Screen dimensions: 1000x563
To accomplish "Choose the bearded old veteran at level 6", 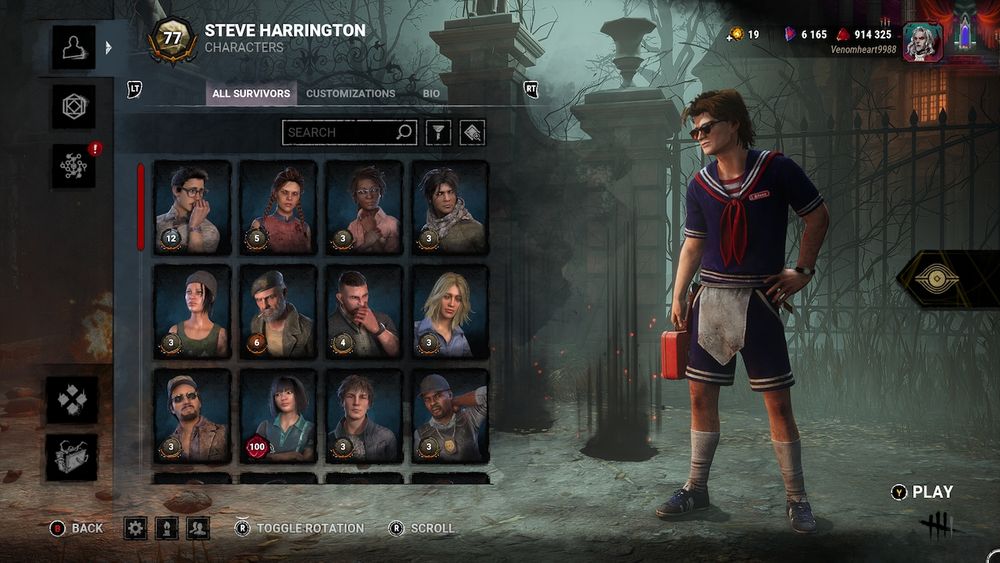I will 279,311.
